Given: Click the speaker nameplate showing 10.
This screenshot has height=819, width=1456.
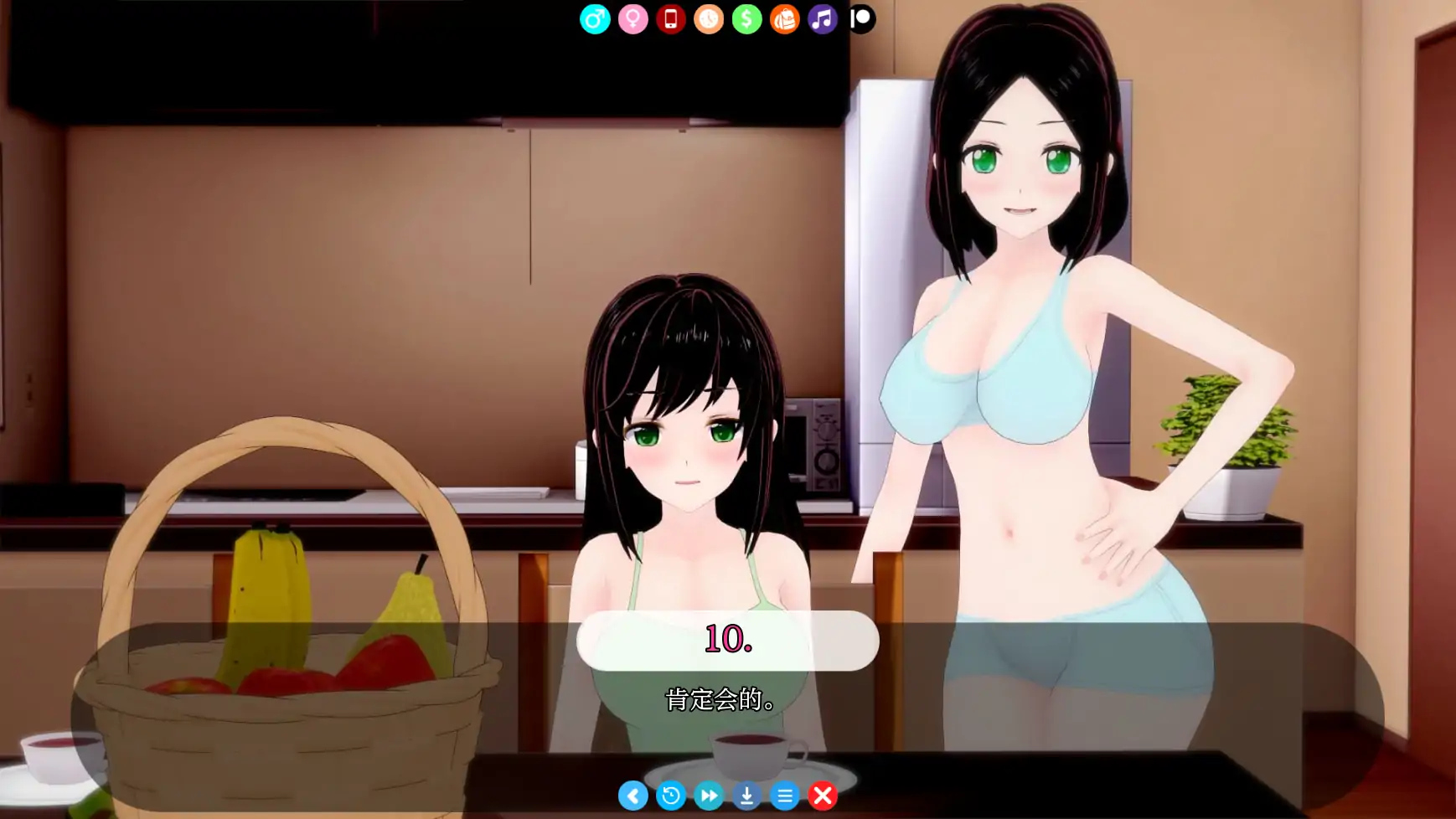Looking at the screenshot, I should [727, 640].
